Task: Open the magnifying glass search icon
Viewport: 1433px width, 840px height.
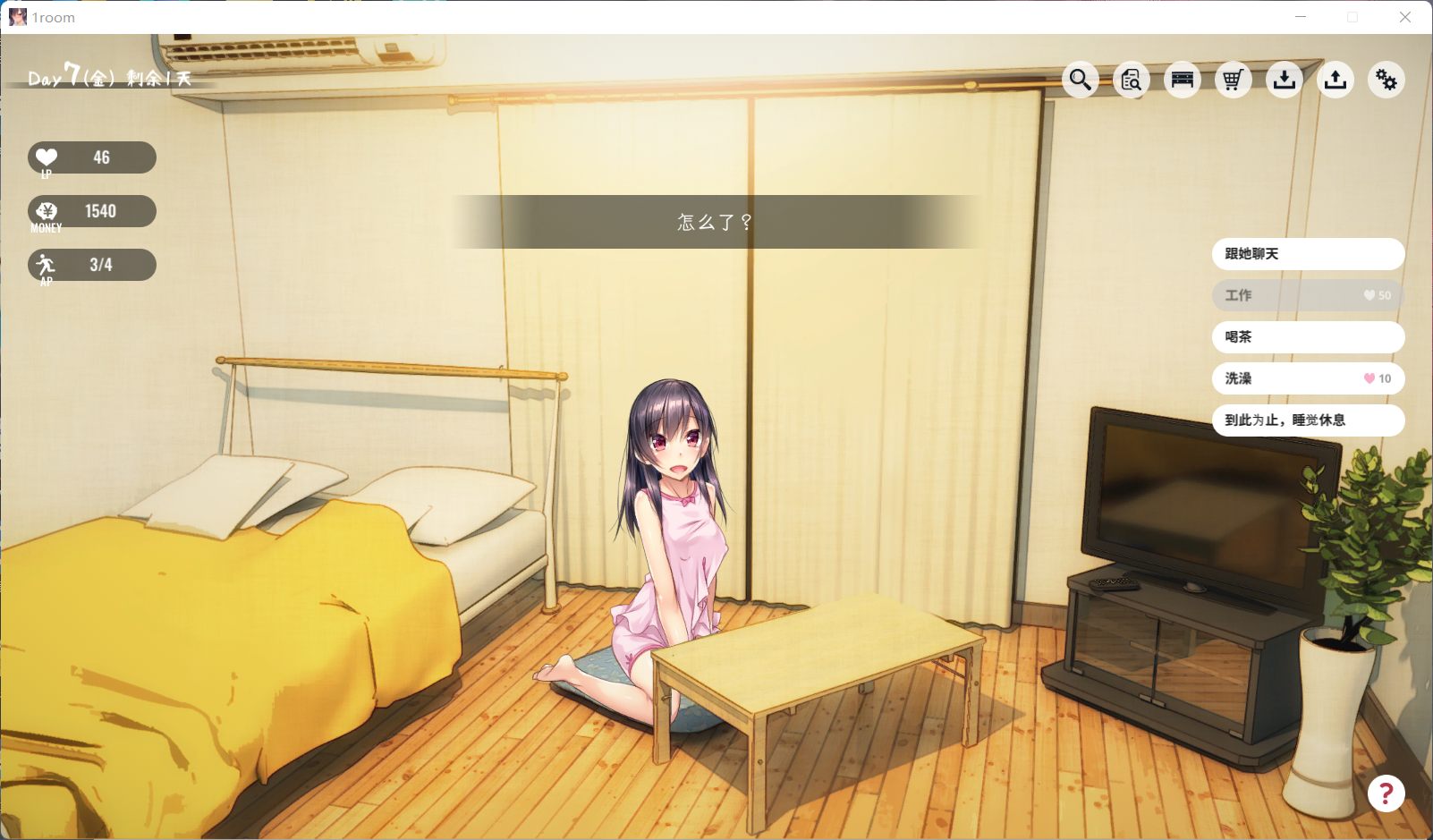Action: pos(1081,81)
